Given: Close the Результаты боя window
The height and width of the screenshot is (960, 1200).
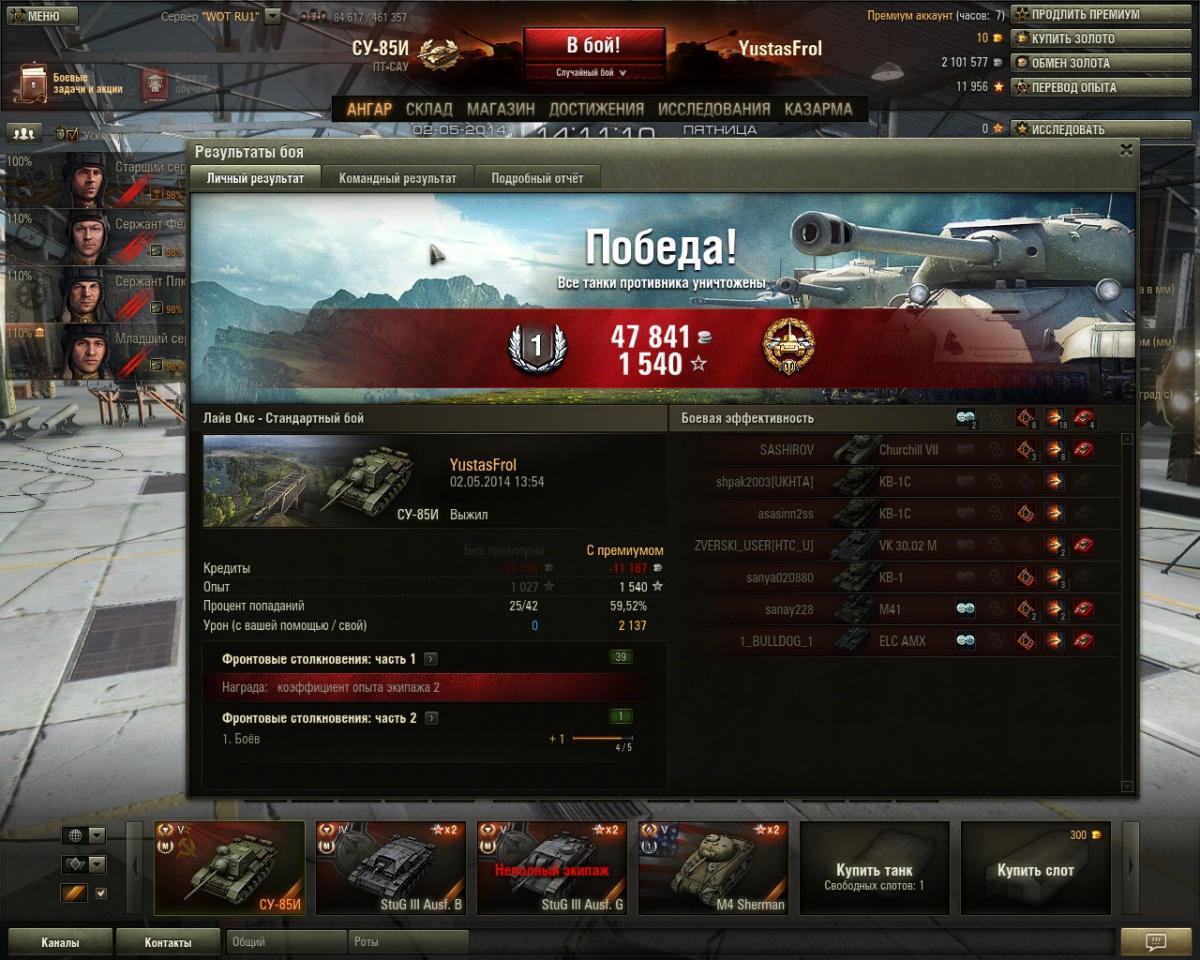Looking at the screenshot, I should tap(1126, 150).
